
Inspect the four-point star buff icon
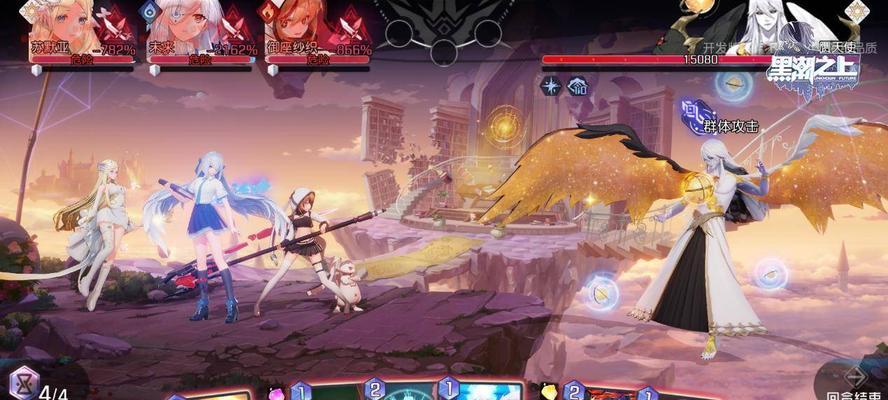click(x=550, y=86)
